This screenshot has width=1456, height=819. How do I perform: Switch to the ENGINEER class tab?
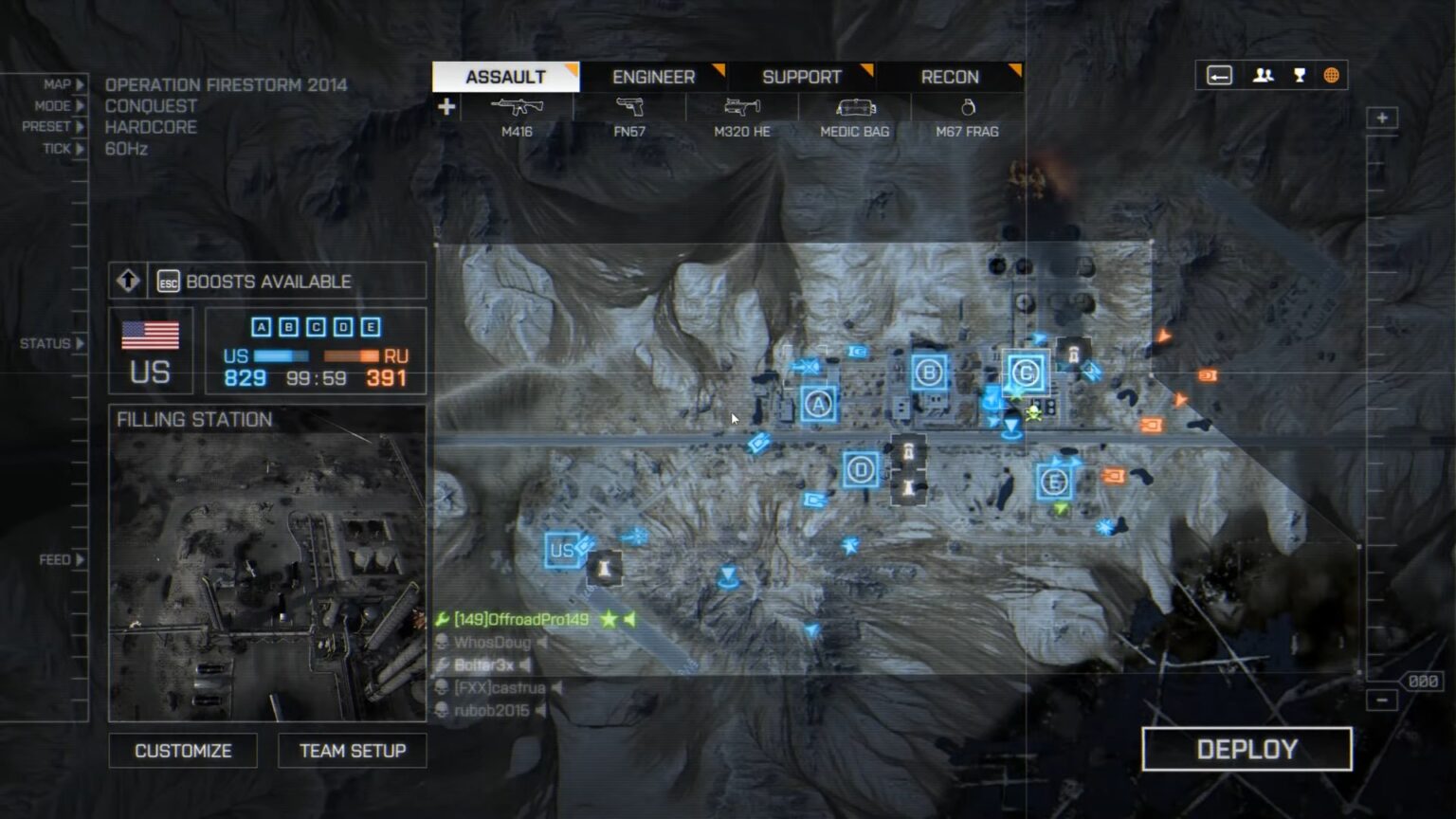click(654, 77)
